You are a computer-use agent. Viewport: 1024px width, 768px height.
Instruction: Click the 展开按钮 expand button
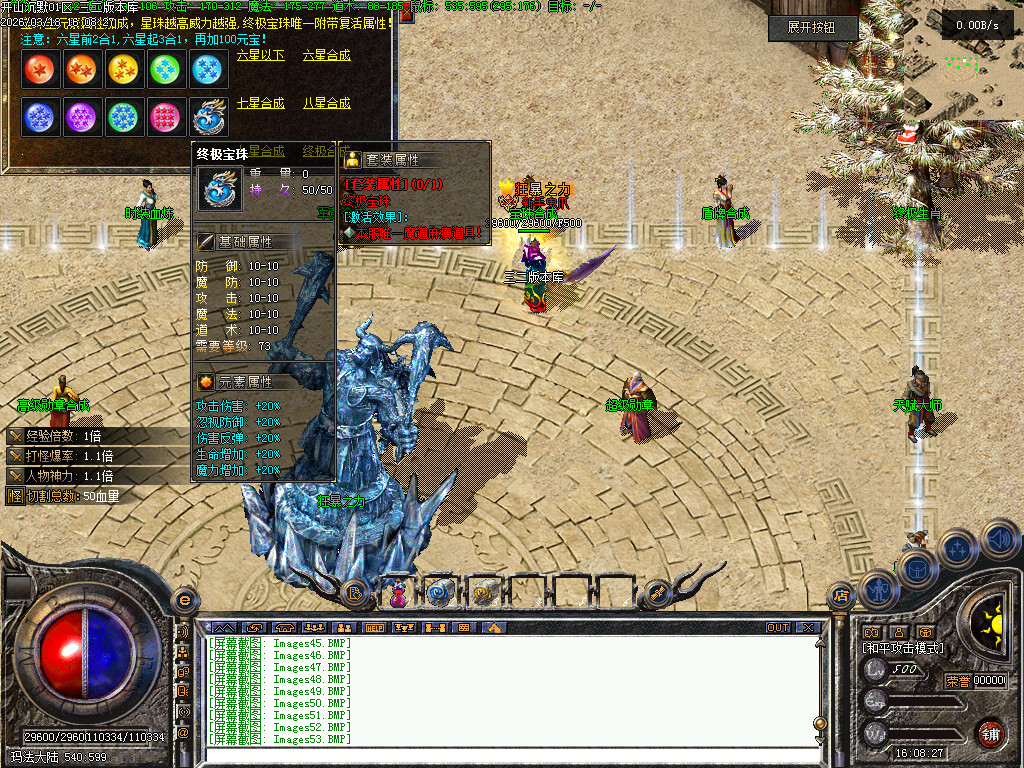click(x=813, y=27)
